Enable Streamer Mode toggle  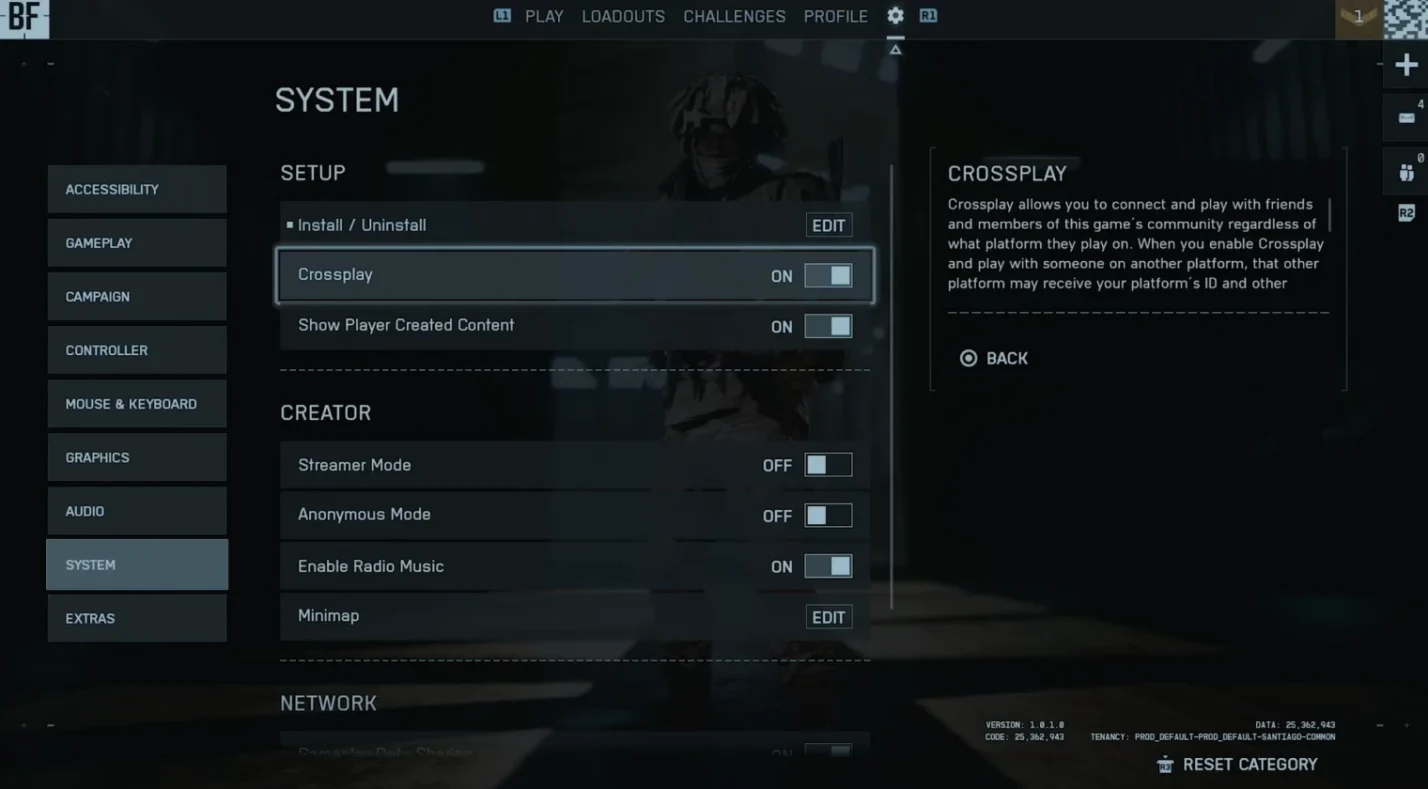(x=828, y=465)
